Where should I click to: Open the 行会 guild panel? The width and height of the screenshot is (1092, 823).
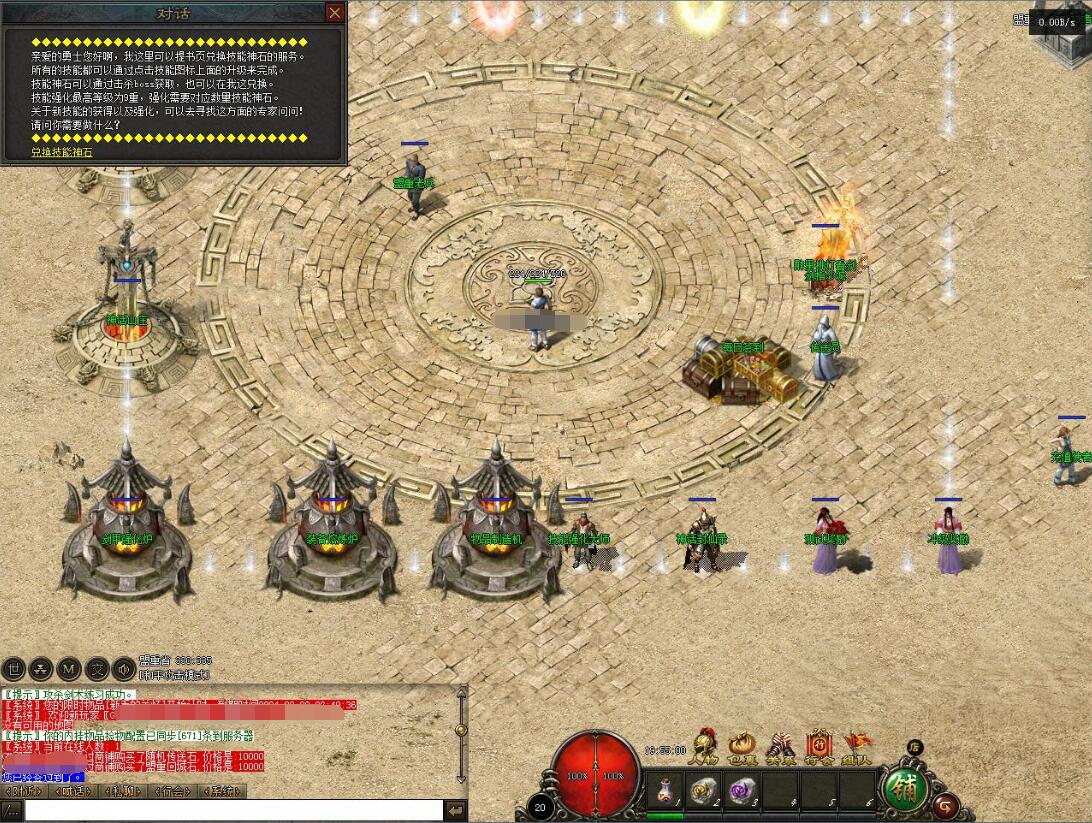click(x=819, y=748)
